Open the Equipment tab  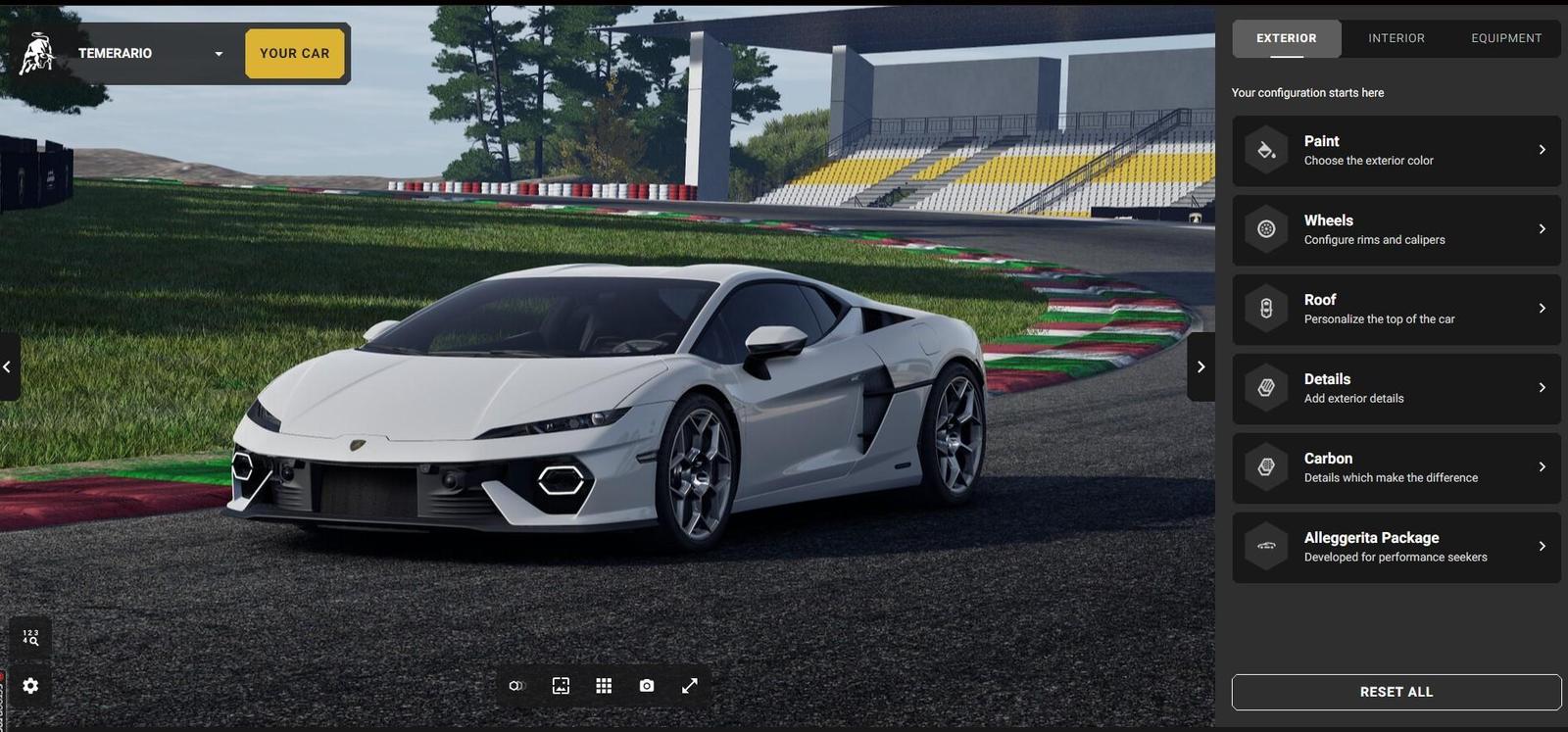(x=1506, y=35)
